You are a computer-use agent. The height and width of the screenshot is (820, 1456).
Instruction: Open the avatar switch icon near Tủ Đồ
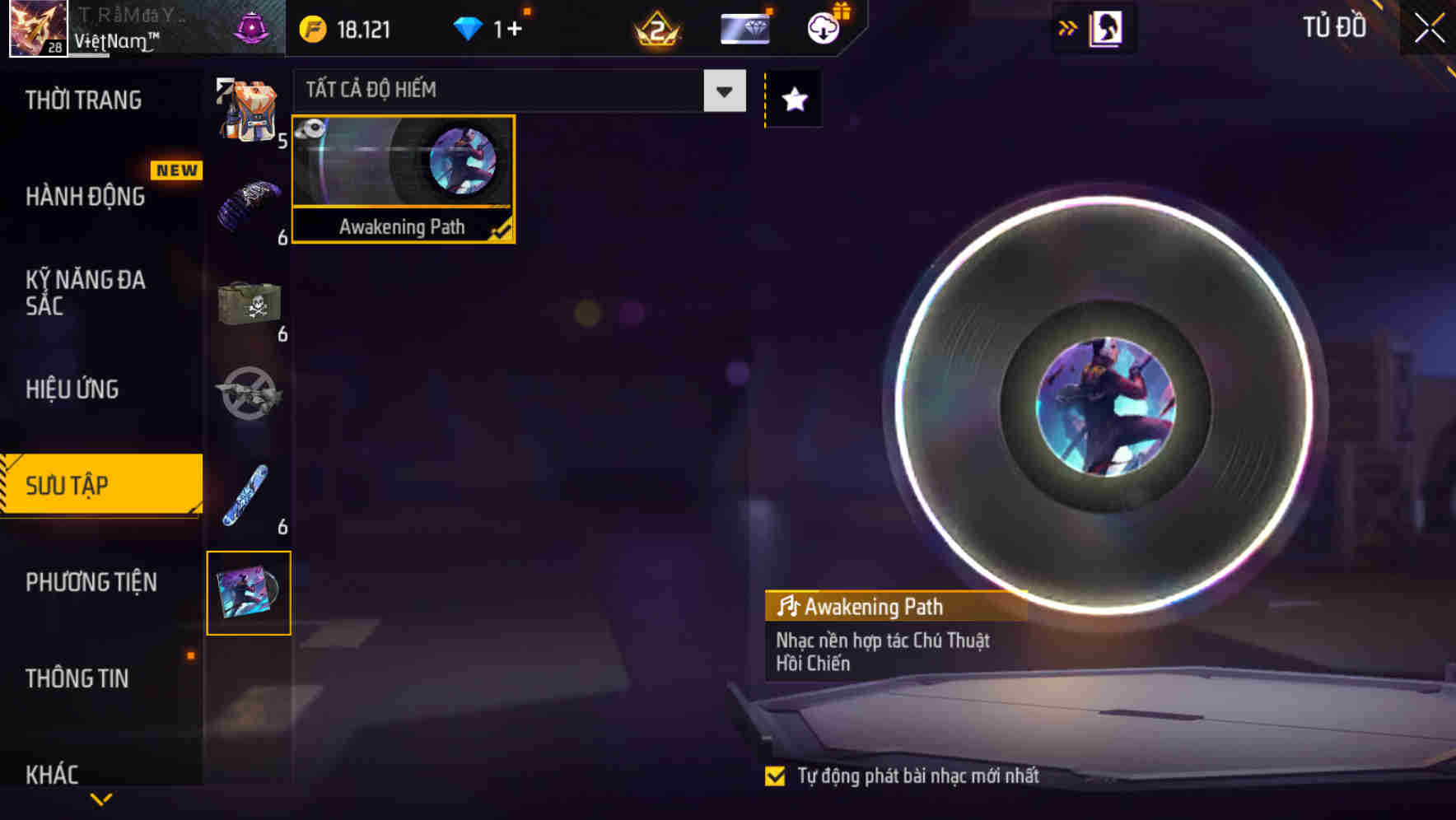[1107, 27]
